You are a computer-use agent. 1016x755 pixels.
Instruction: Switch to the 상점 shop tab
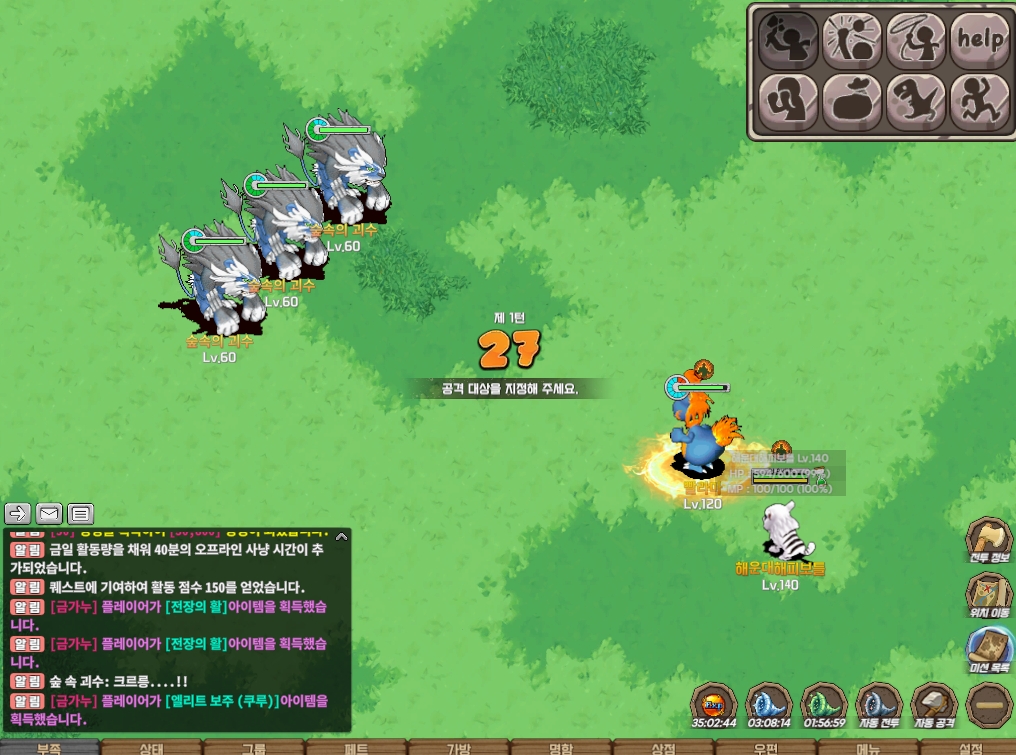pyautogui.click(x=663, y=748)
